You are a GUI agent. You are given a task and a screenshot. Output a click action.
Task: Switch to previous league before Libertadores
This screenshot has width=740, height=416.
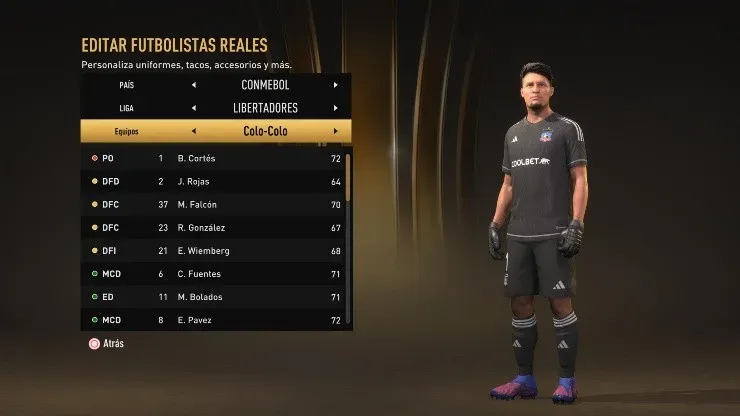click(x=193, y=108)
